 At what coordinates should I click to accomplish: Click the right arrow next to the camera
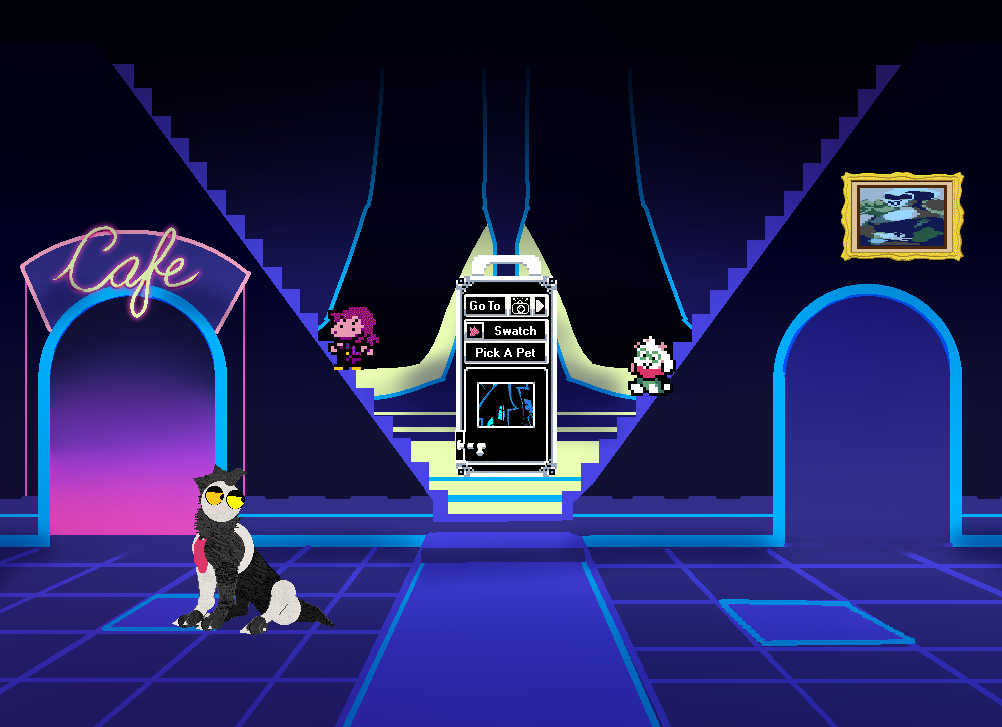[x=540, y=306]
